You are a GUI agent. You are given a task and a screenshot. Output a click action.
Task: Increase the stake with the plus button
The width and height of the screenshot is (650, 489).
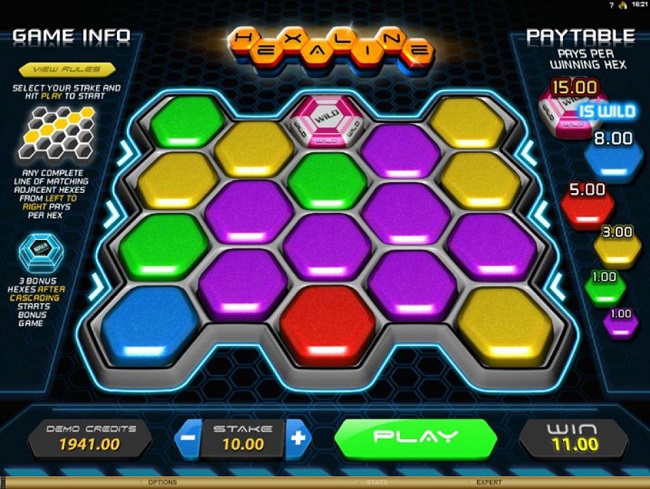click(296, 437)
